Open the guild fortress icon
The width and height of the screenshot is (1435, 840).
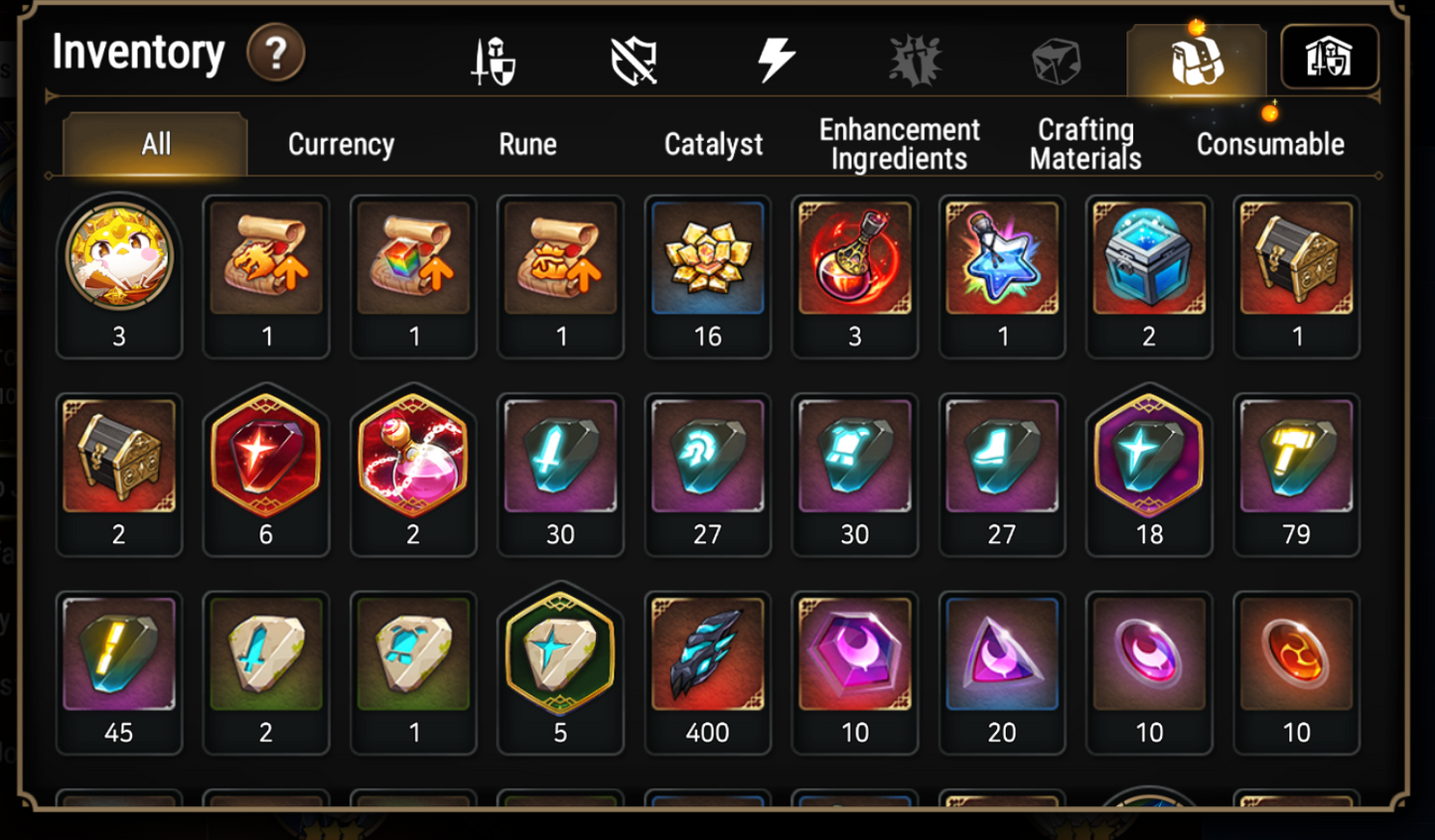point(1331,57)
